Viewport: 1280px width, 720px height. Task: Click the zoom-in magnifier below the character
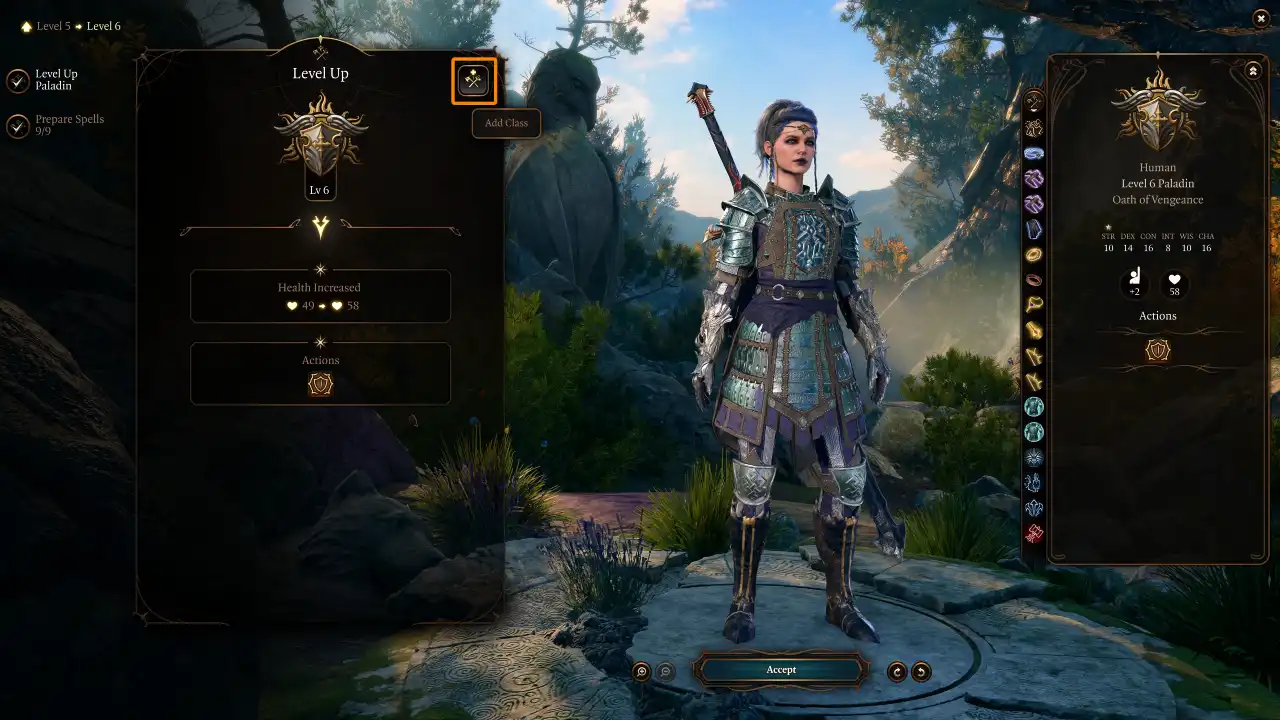[641, 671]
